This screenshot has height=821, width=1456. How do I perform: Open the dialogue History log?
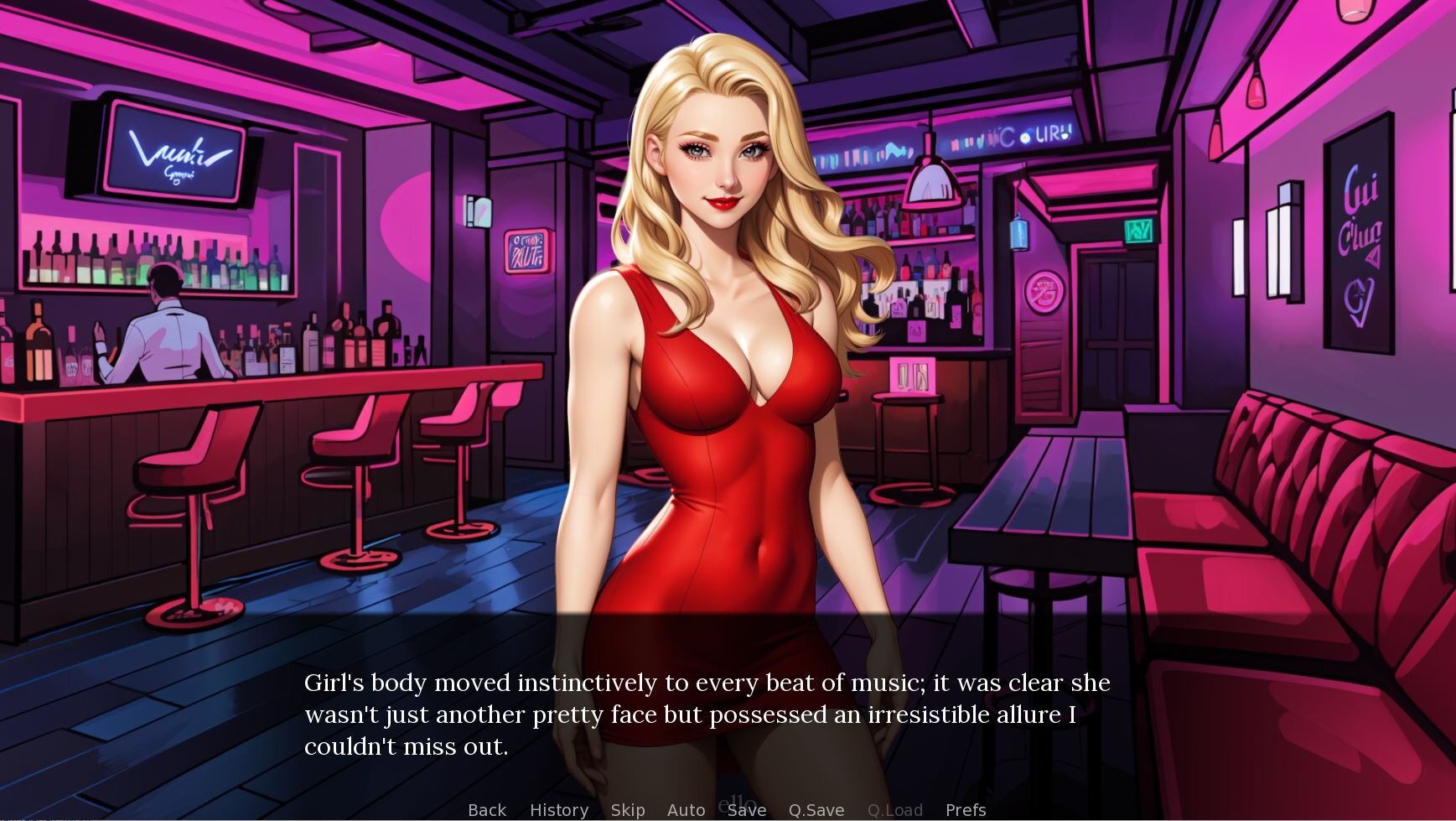tap(559, 810)
